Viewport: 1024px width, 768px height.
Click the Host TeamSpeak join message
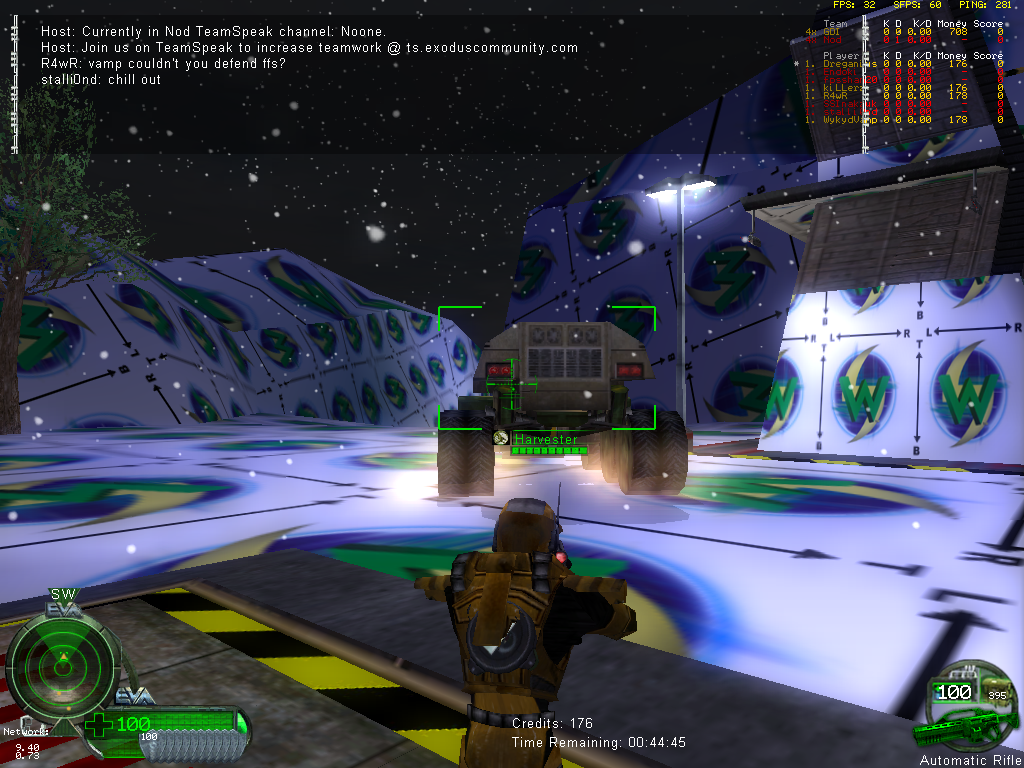310,47
